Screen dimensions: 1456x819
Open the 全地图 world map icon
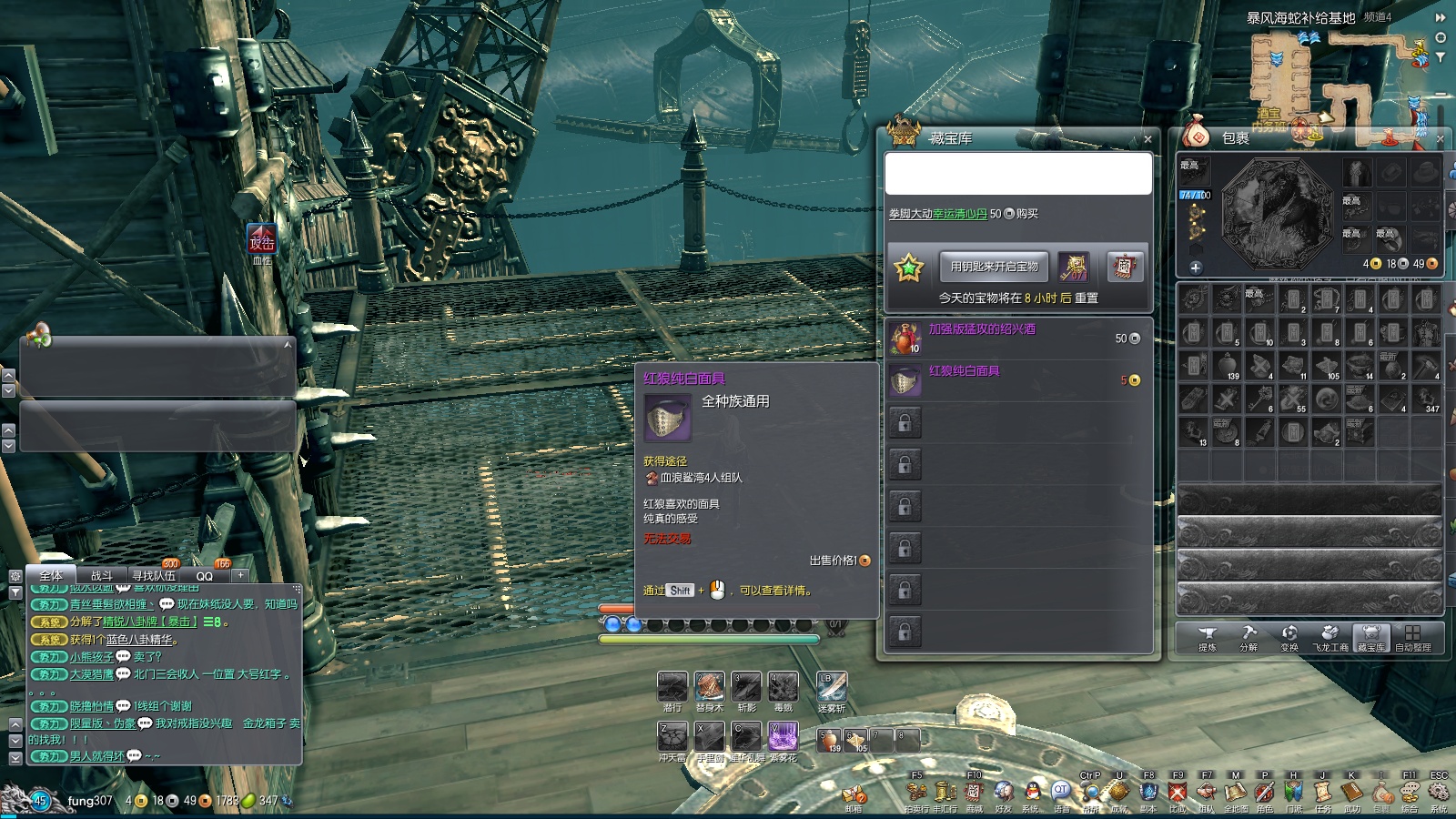pyautogui.click(x=1235, y=793)
